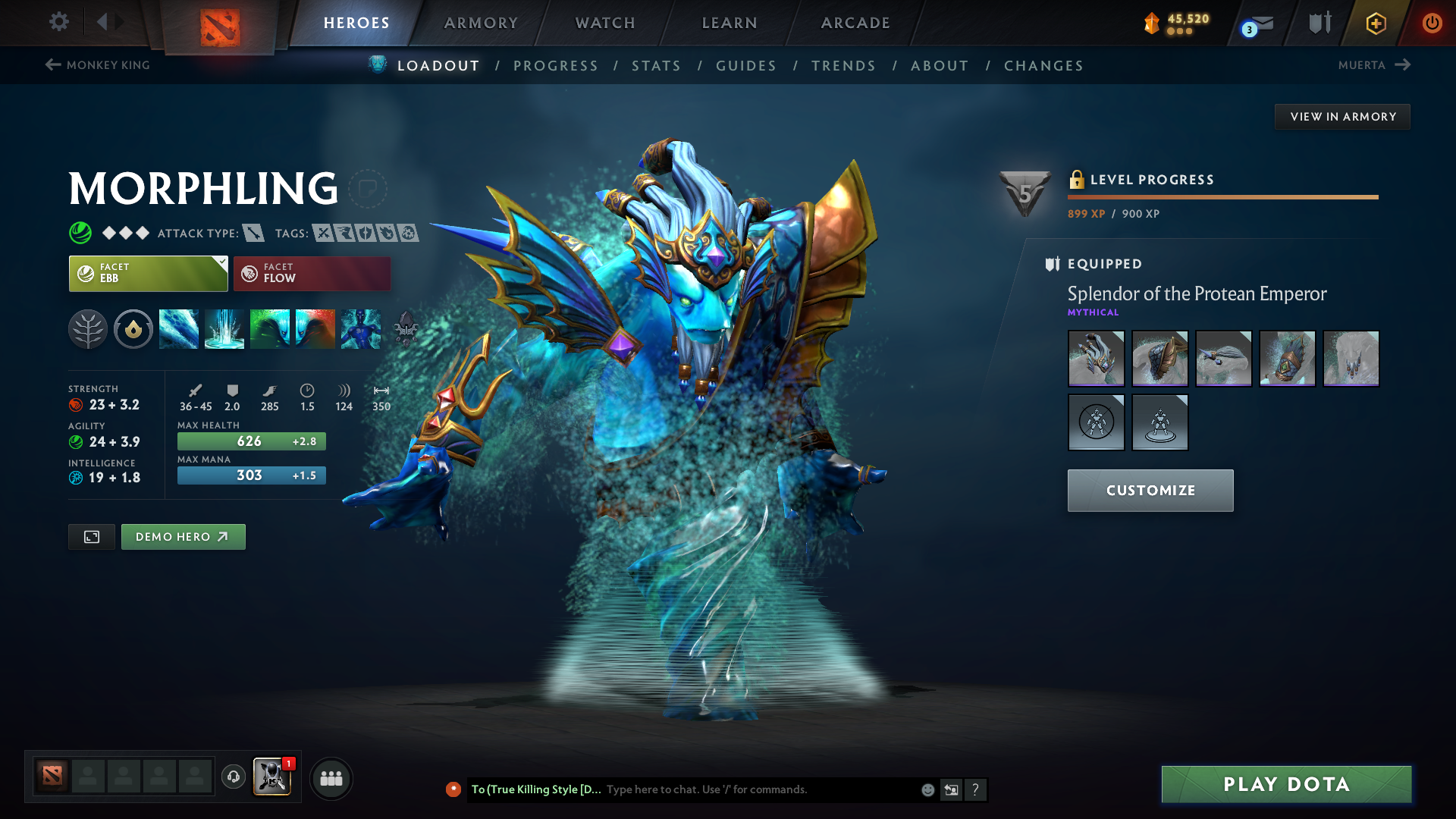Open the voice chat headset icon

click(x=233, y=778)
